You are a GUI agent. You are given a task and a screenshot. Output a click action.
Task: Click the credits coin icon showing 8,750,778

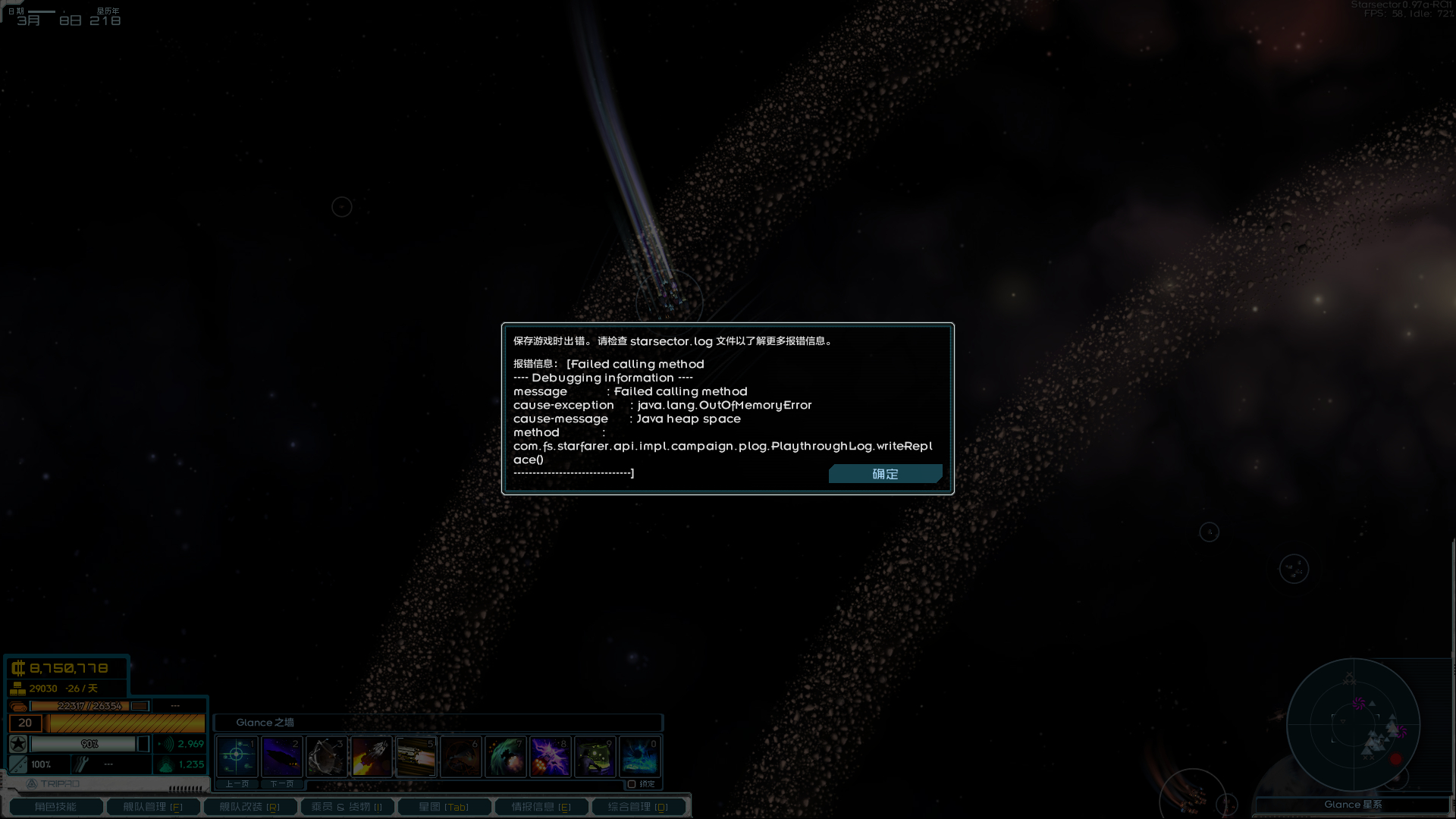[19, 668]
